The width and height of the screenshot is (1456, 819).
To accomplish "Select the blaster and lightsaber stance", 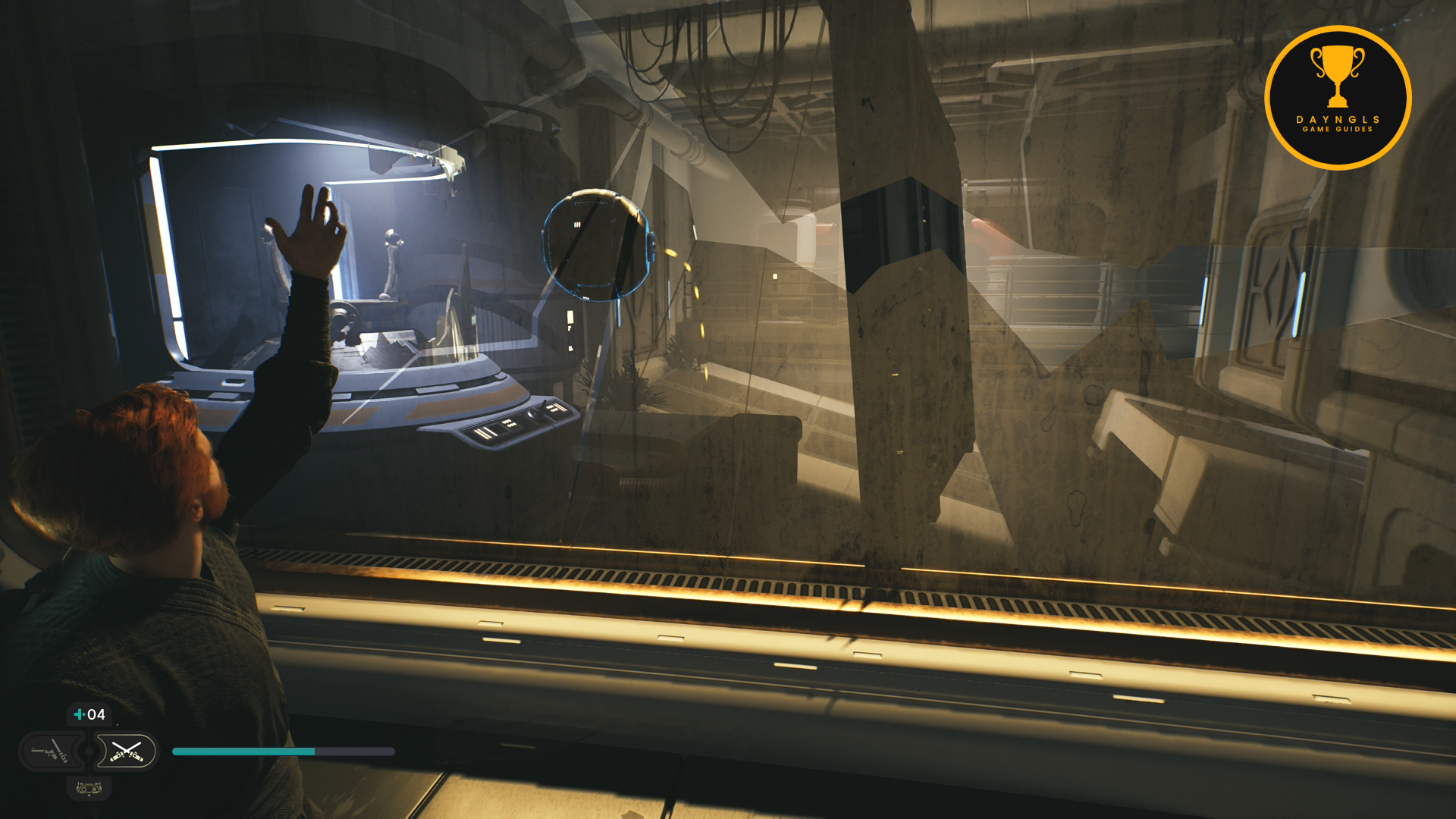I will pos(50,752).
